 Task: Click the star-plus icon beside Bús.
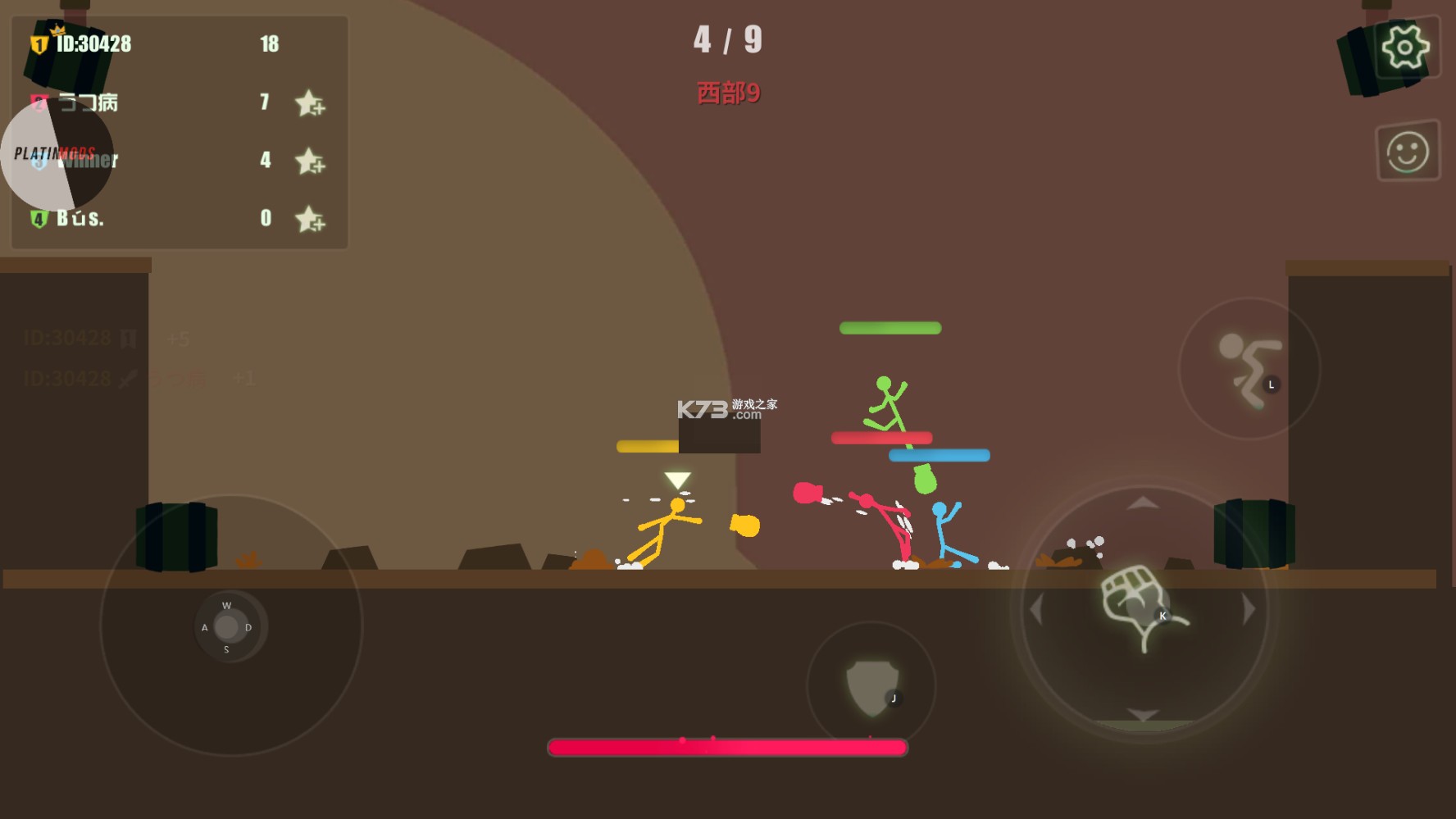point(310,219)
